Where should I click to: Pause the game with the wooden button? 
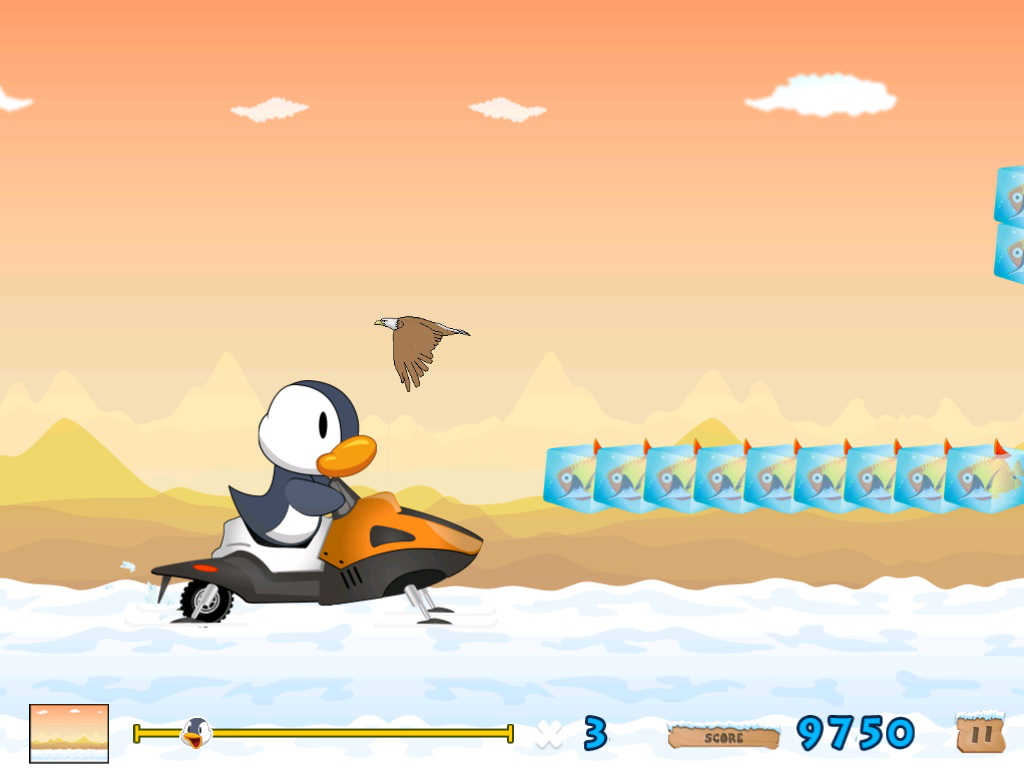click(x=980, y=733)
